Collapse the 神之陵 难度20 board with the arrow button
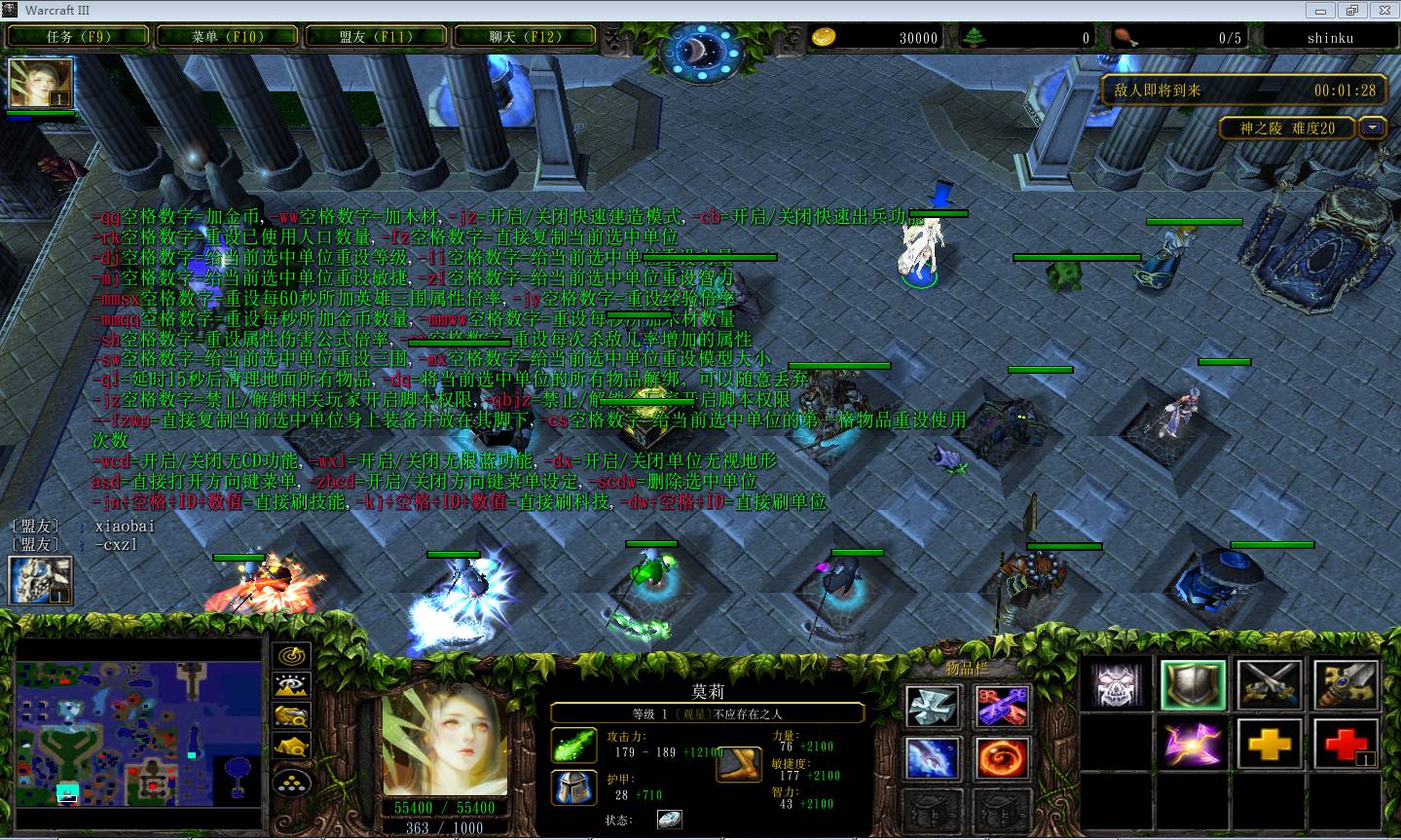 [x=1373, y=128]
